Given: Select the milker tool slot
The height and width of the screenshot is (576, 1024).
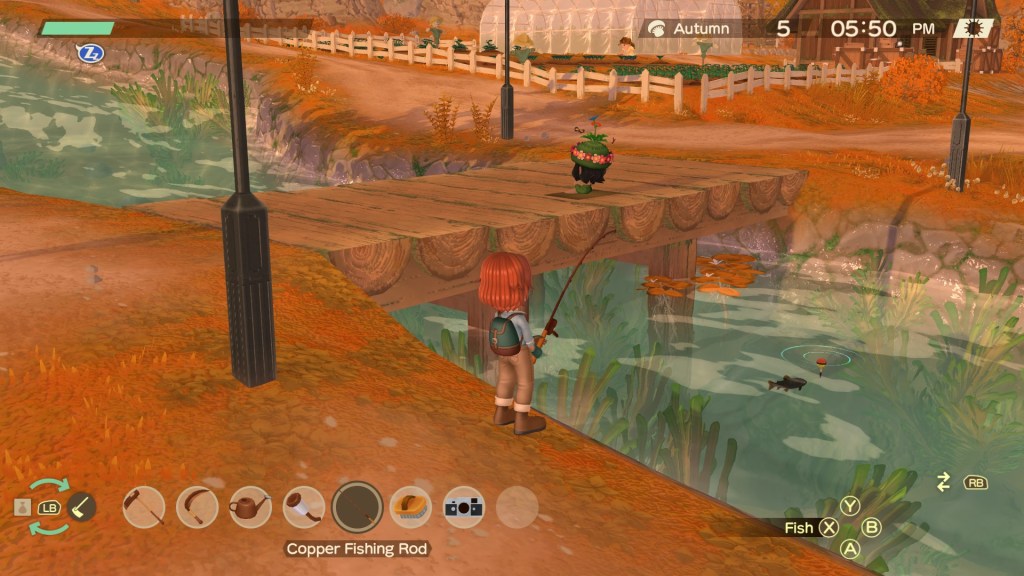Looking at the screenshot, I should coord(303,507).
